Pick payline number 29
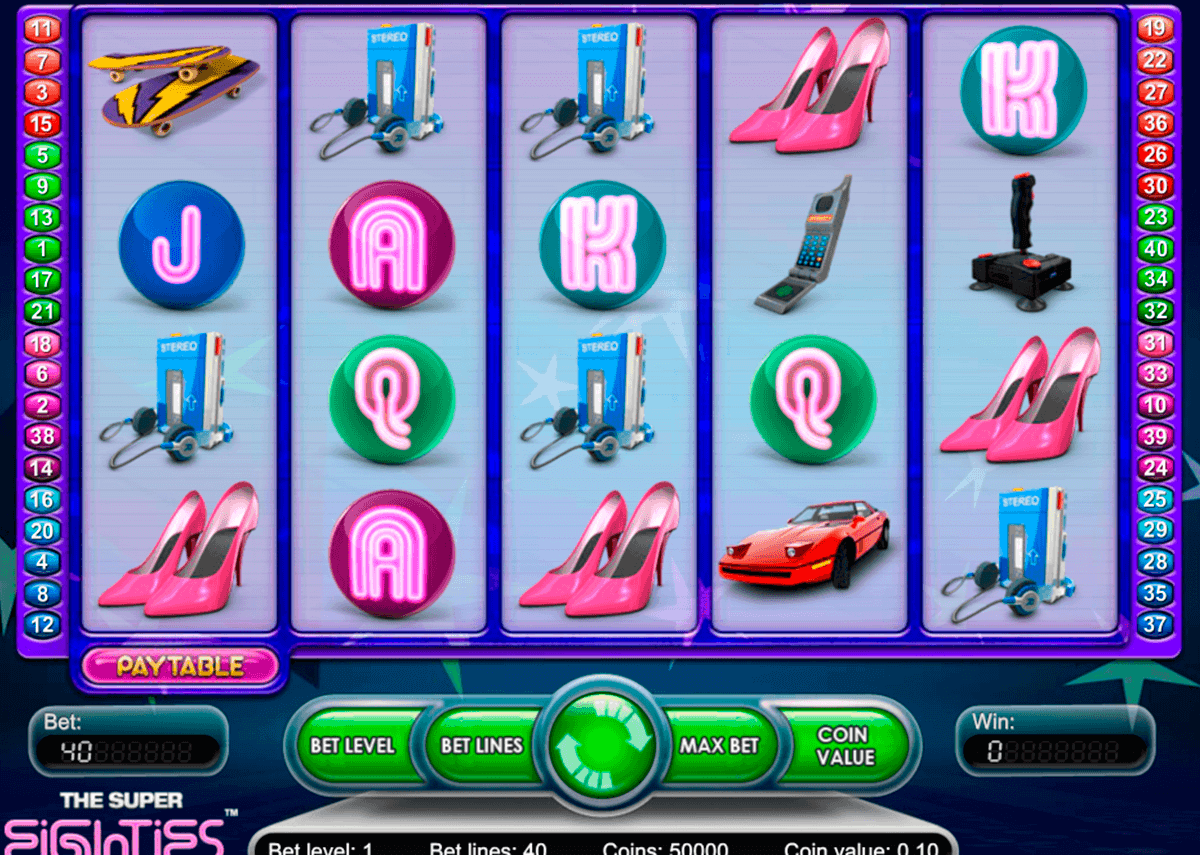The height and width of the screenshot is (855, 1200). point(1155,531)
